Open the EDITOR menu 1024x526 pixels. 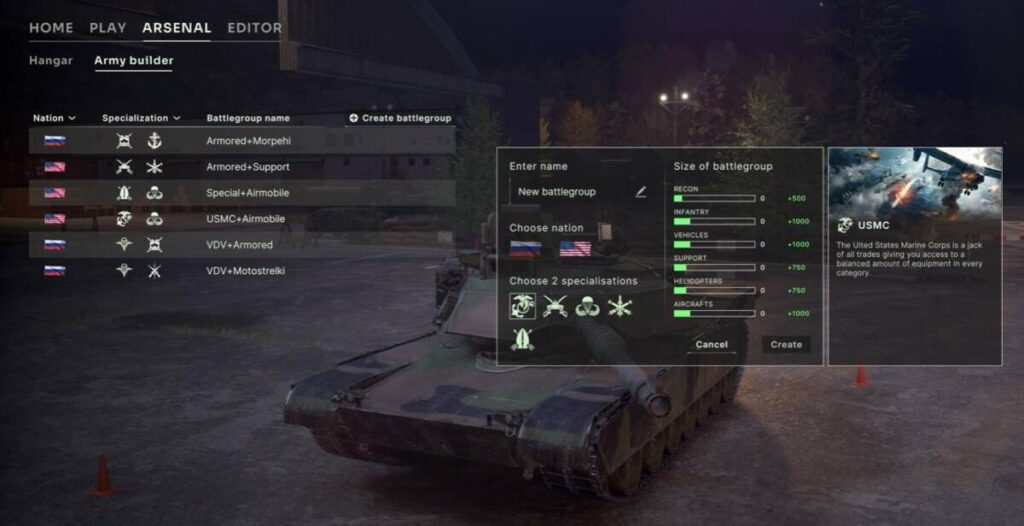tap(254, 28)
